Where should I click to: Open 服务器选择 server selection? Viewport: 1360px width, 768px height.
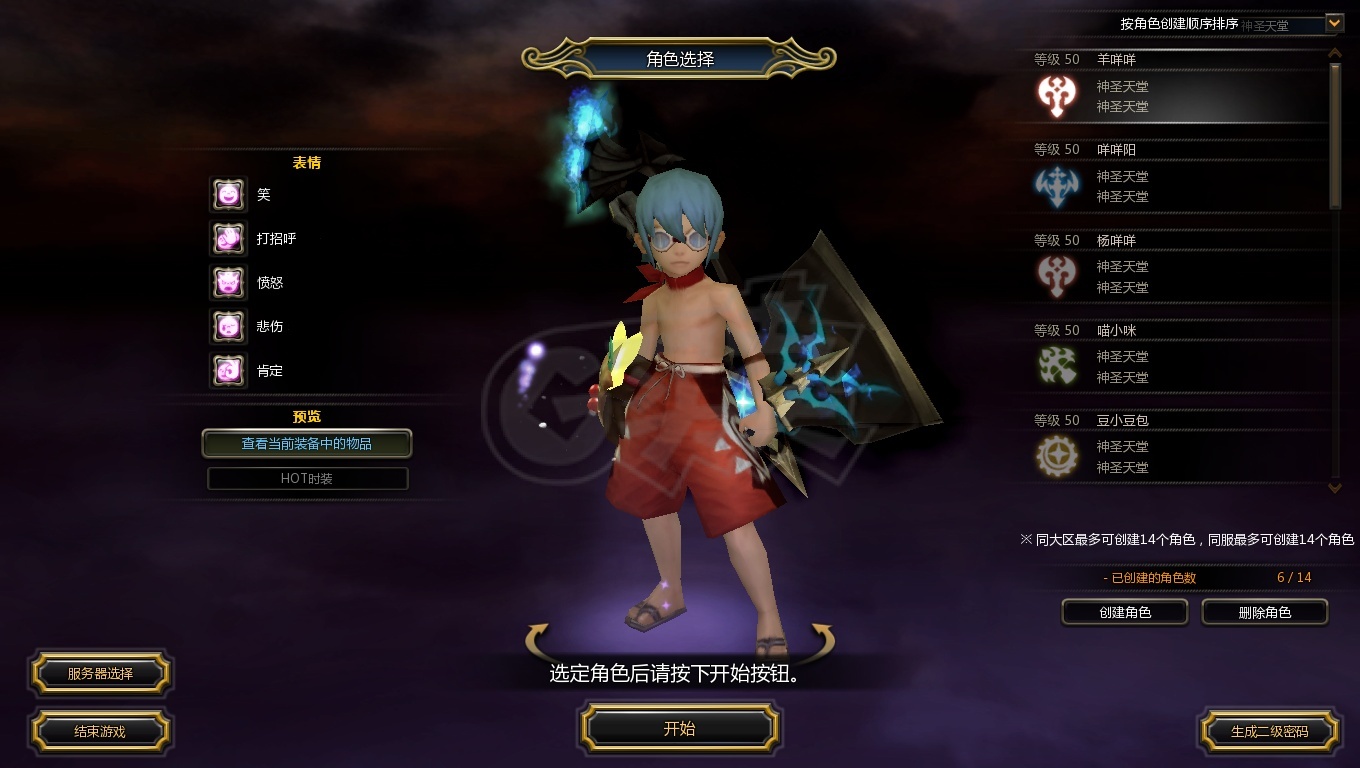[100, 673]
